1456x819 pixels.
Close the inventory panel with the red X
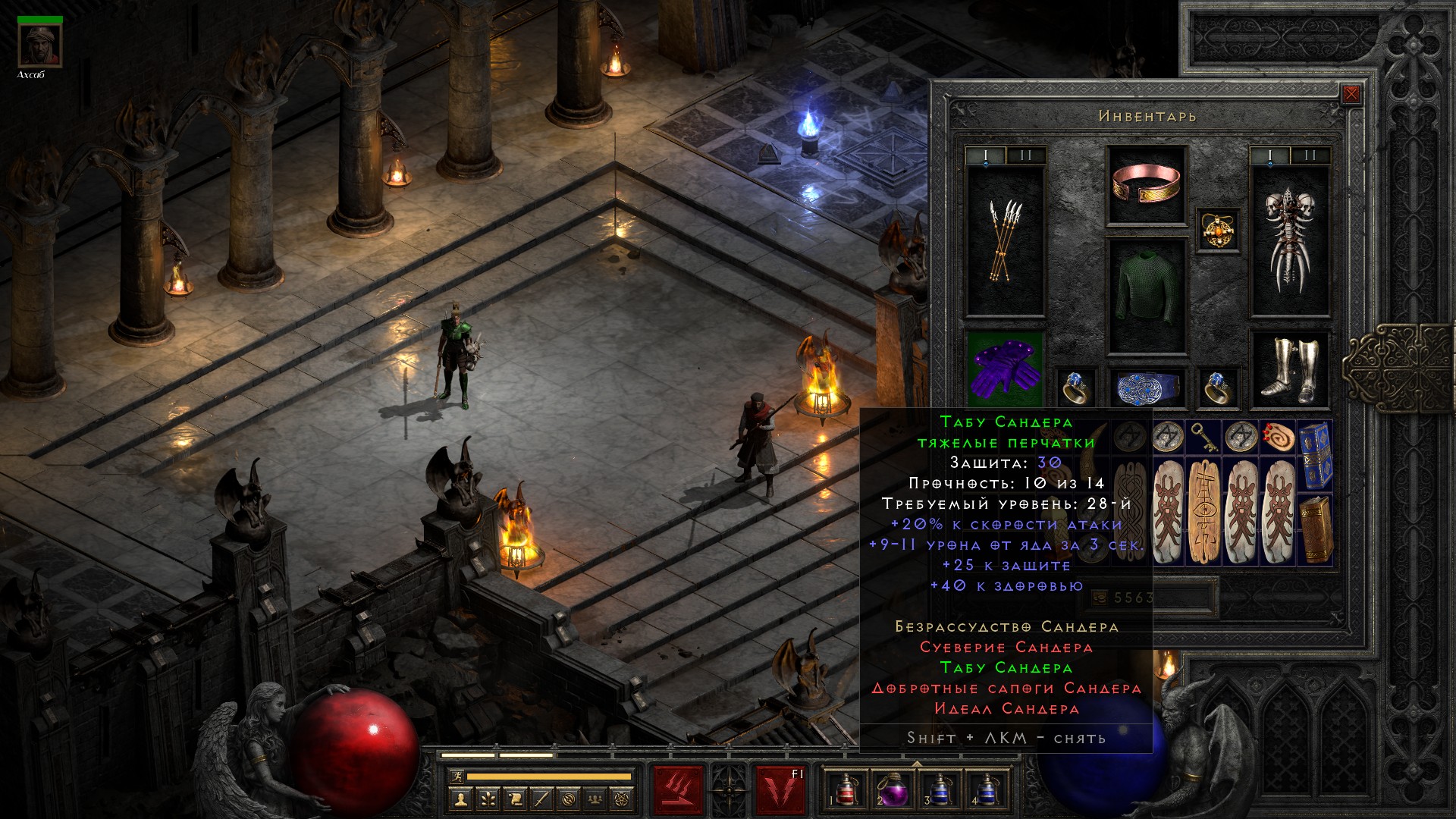click(x=1351, y=95)
